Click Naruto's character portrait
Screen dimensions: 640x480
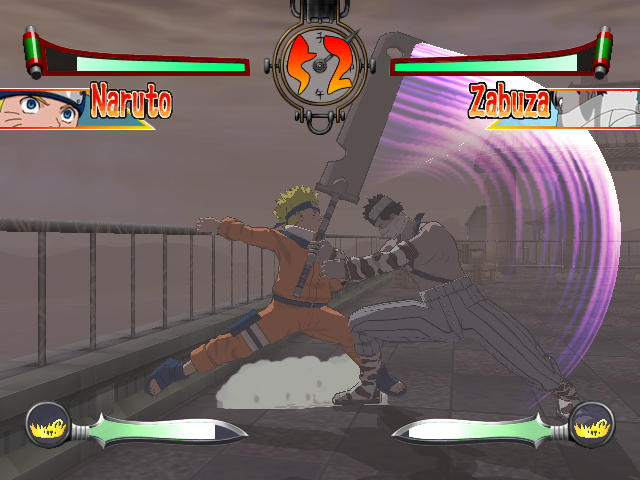point(40,108)
